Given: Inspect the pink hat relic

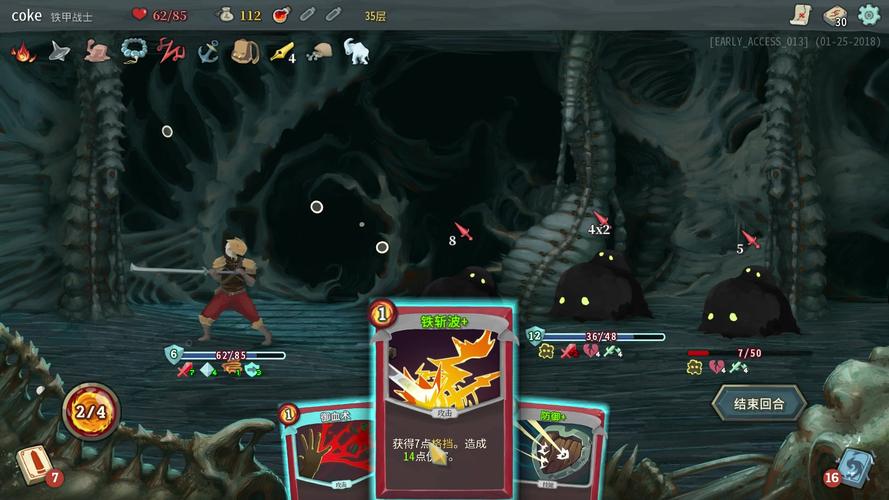Looking at the screenshot, I should (x=96, y=52).
